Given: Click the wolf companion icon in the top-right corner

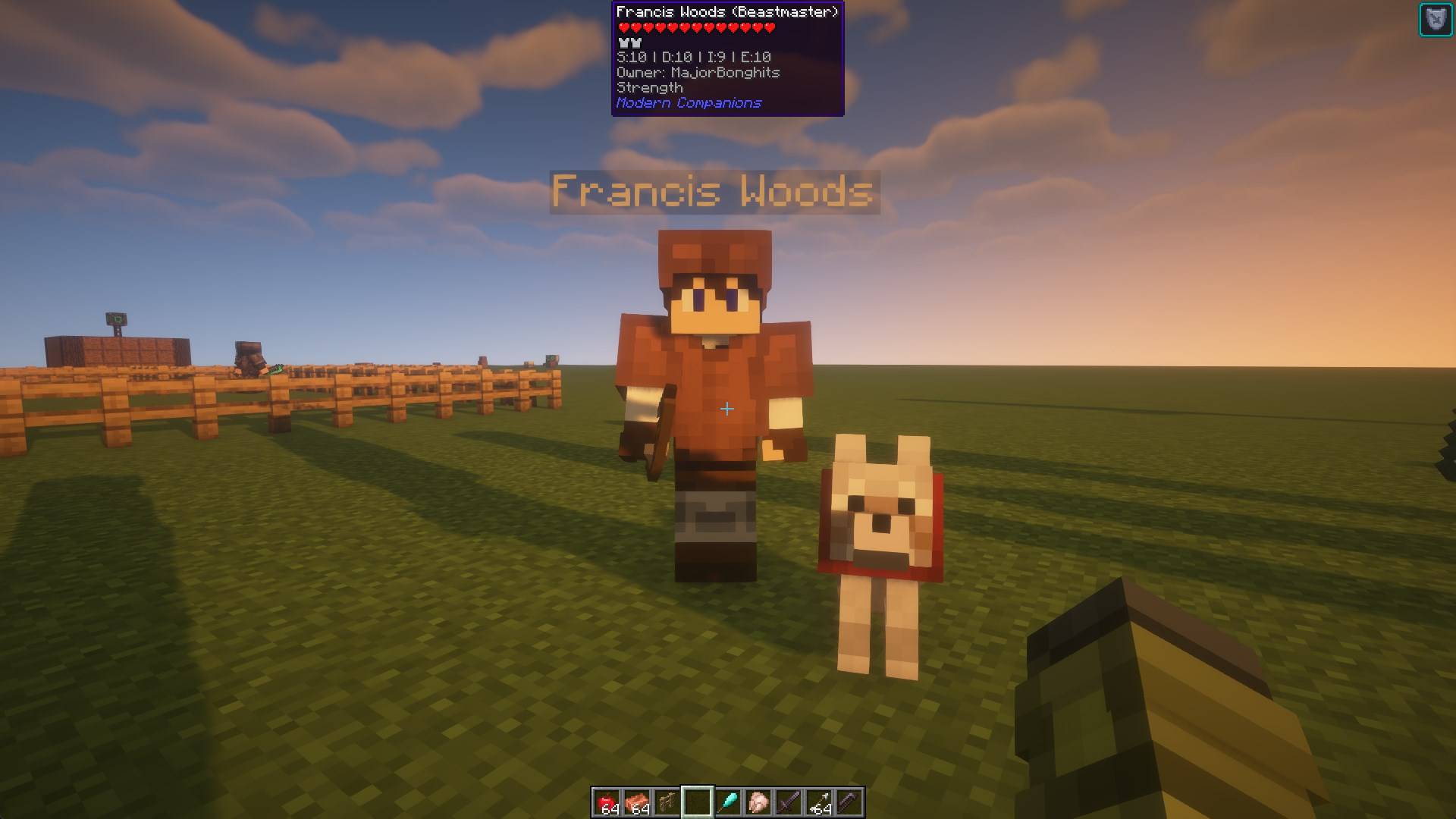Looking at the screenshot, I should point(1438,19).
